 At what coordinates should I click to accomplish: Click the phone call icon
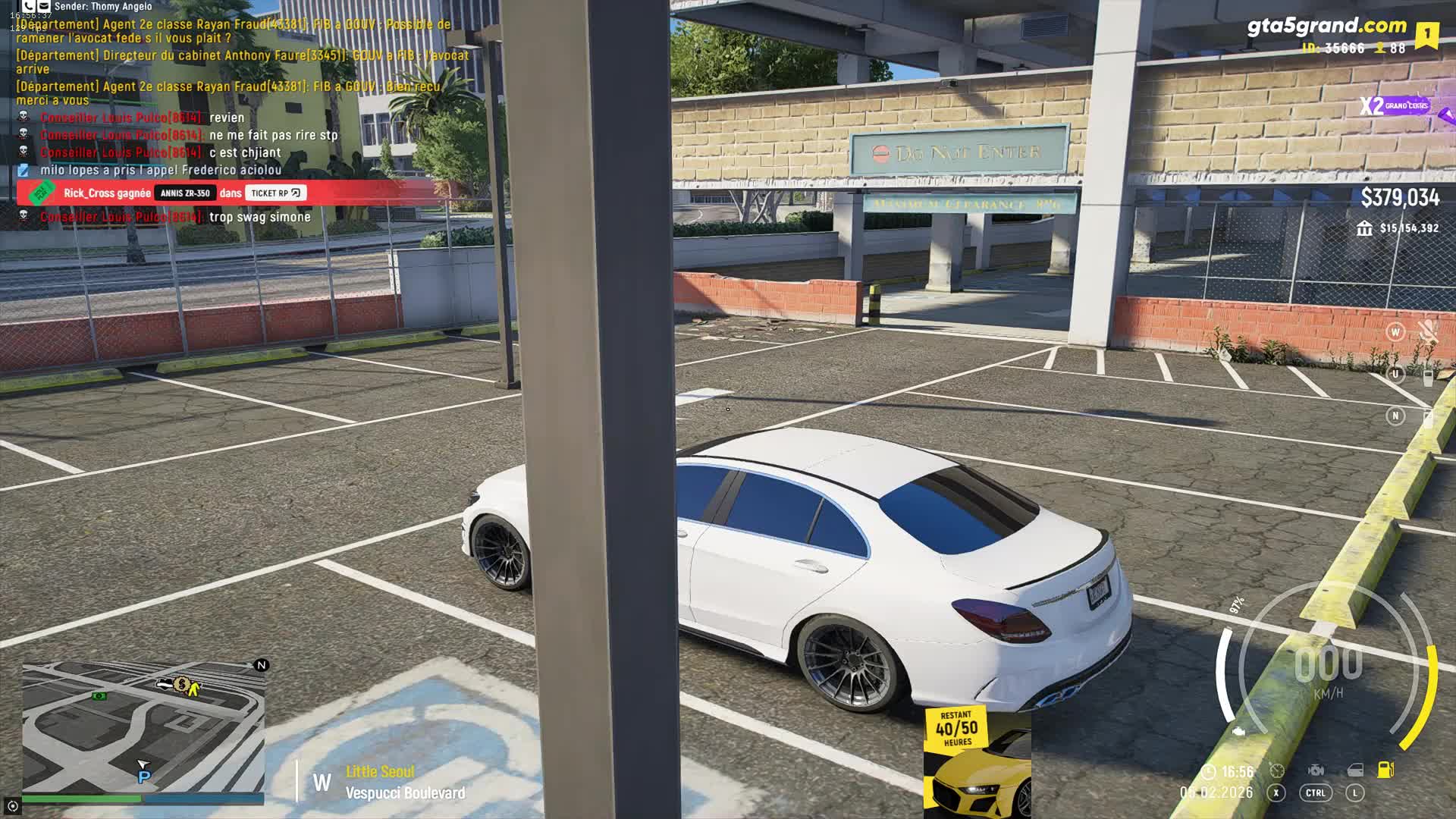(x=29, y=6)
